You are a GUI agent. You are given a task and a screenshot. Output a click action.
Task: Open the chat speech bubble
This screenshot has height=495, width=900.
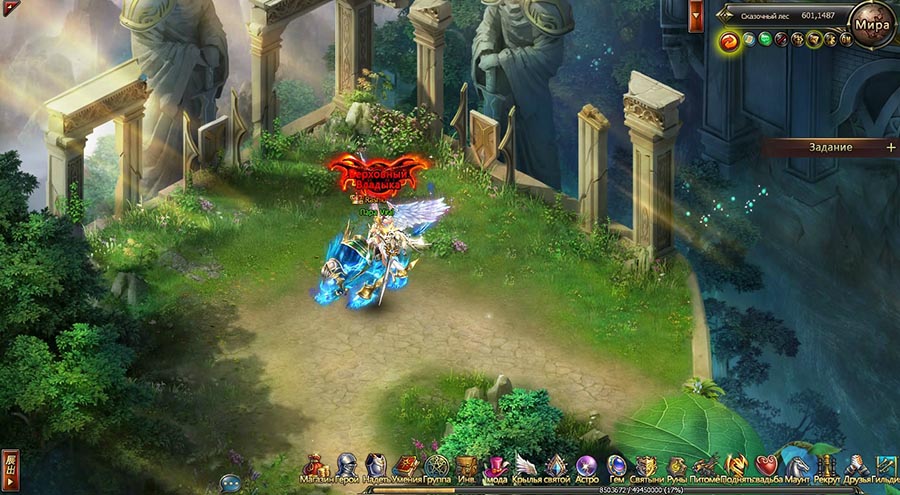click(x=230, y=482)
